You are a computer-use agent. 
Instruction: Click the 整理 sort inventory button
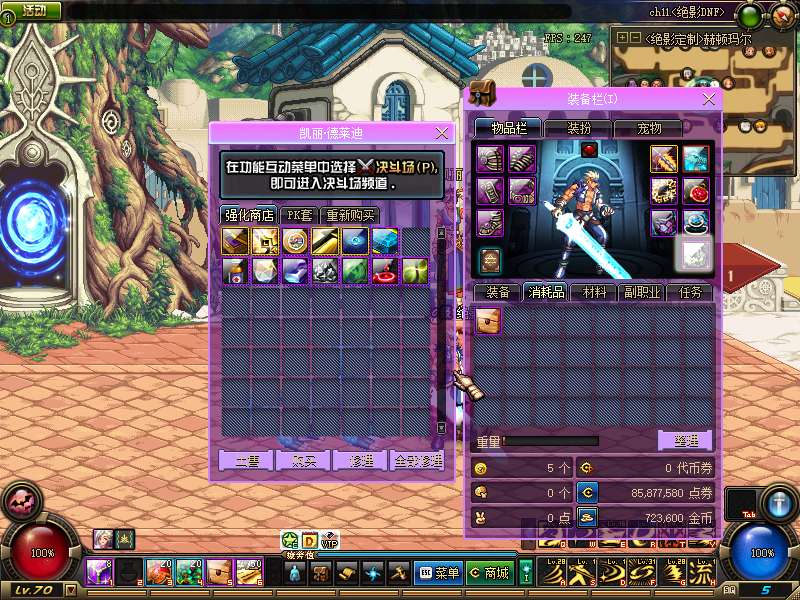coord(685,440)
